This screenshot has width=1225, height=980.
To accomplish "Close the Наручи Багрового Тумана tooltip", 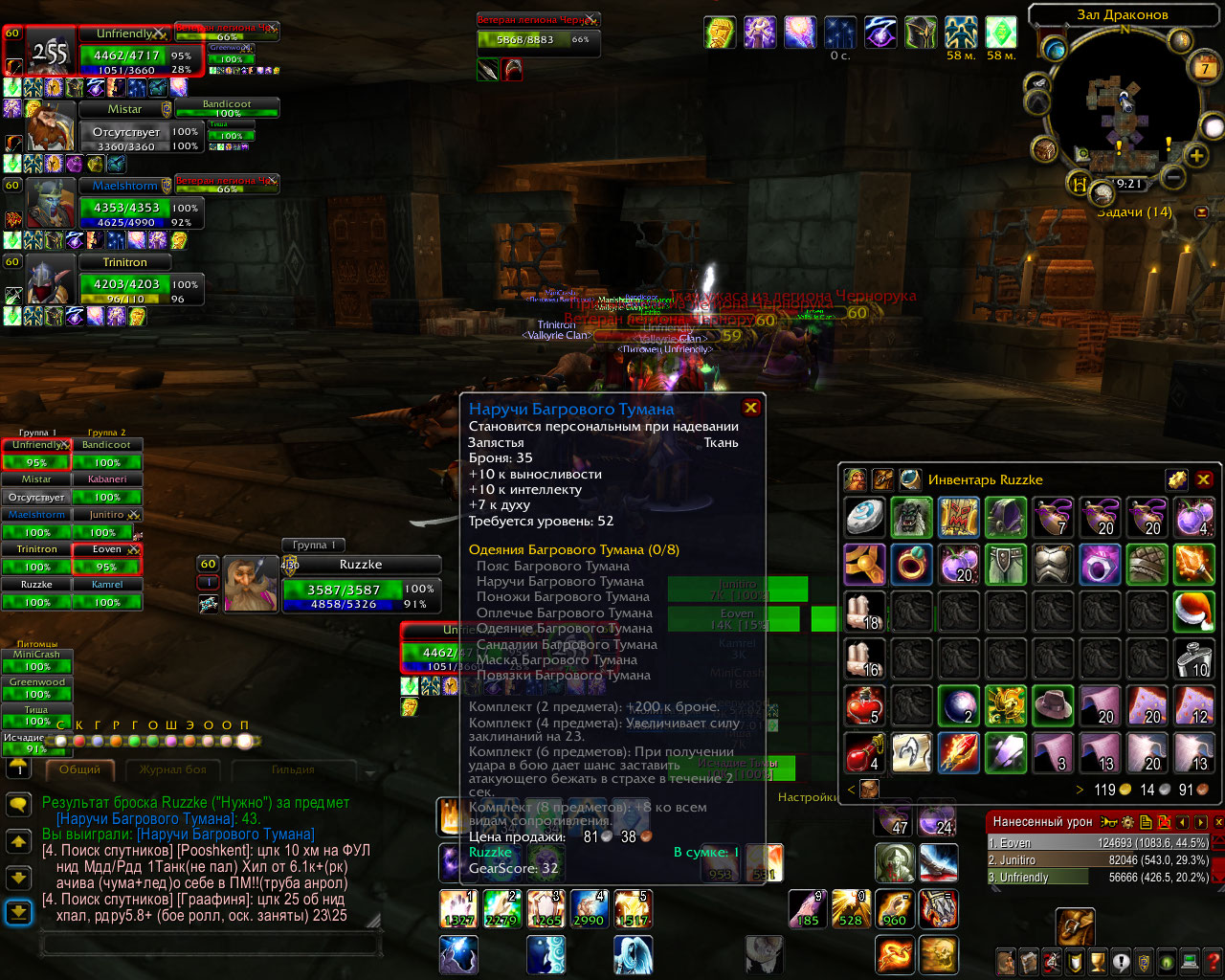I will coord(751,408).
